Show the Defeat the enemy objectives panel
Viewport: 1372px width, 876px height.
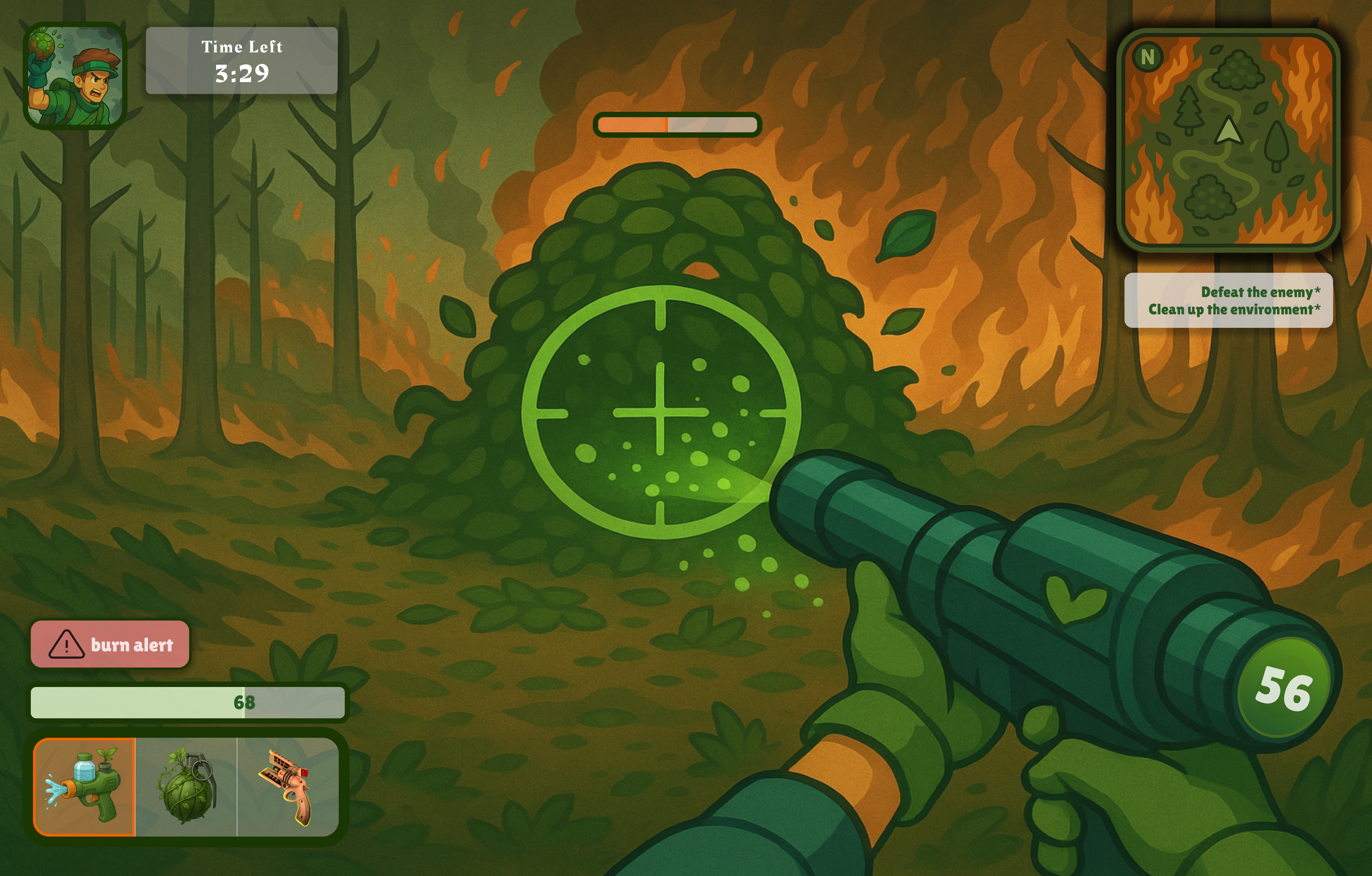pyautogui.click(x=1229, y=300)
